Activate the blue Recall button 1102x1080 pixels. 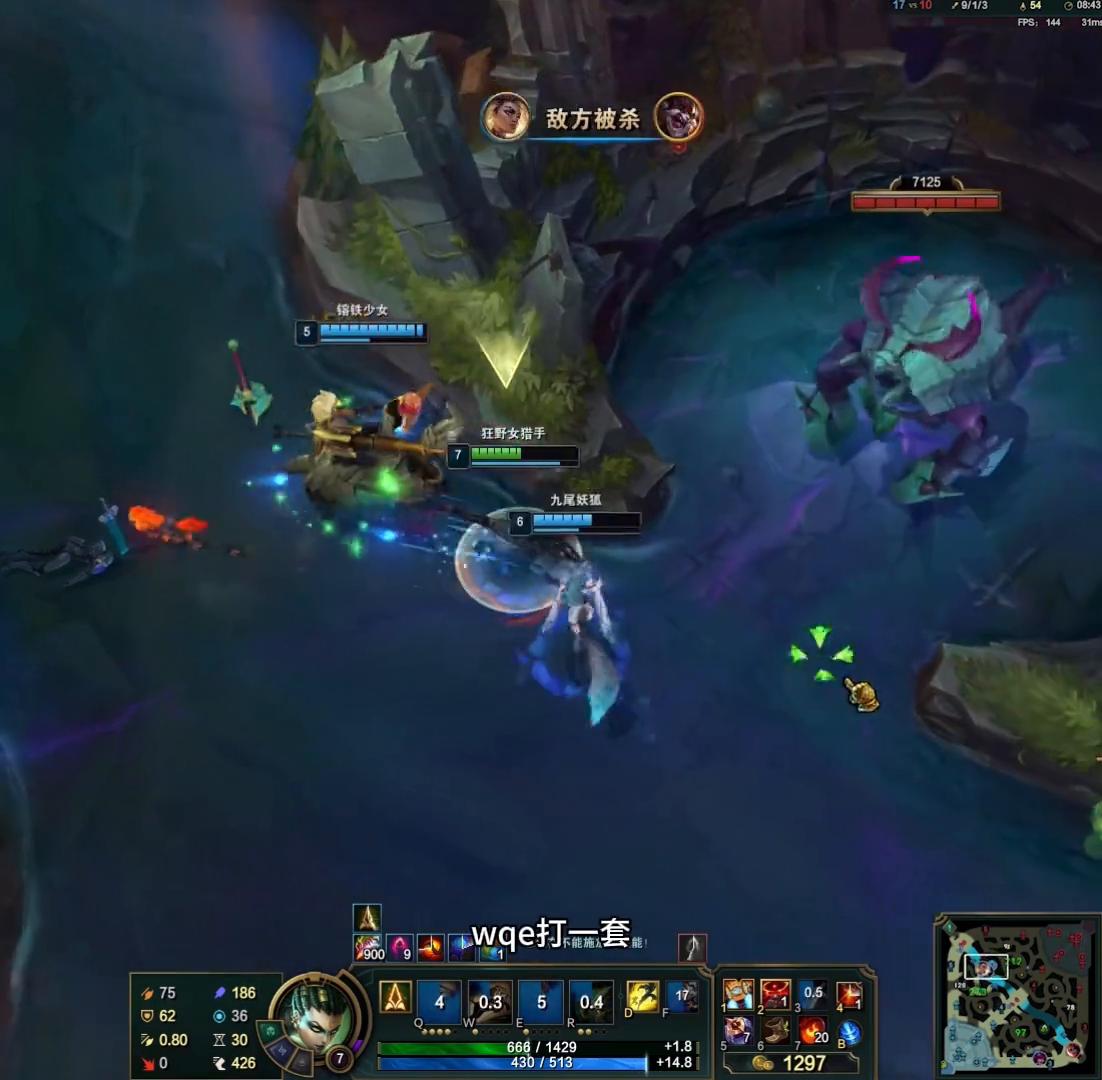pyautogui.click(x=850, y=1032)
